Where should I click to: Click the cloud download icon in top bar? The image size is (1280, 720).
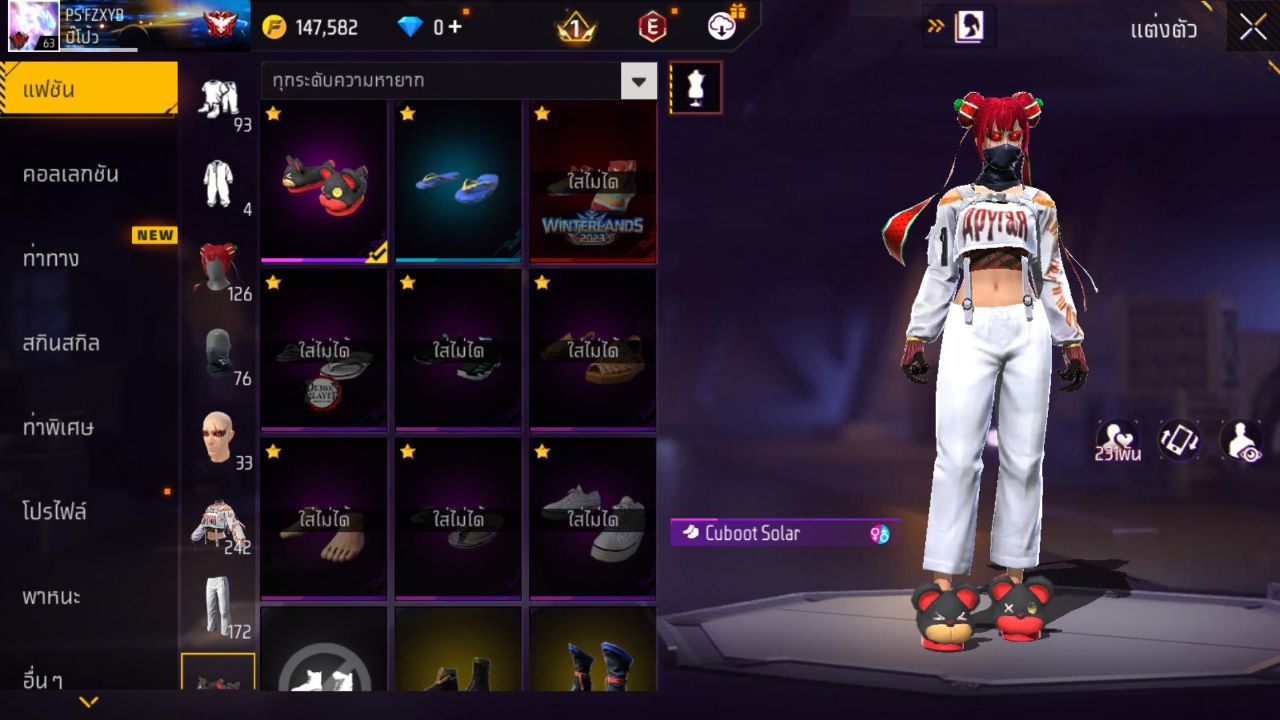click(x=720, y=27)
